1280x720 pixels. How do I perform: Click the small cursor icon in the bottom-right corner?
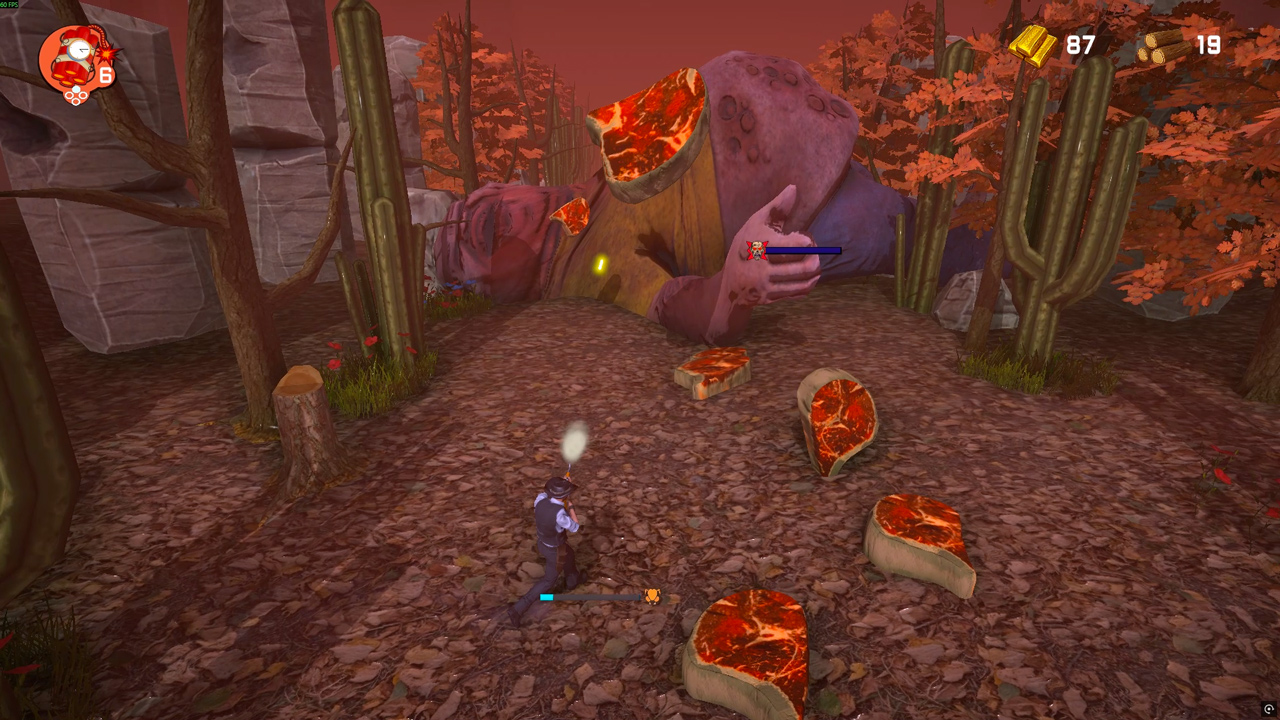click(x=1268, y=708)
